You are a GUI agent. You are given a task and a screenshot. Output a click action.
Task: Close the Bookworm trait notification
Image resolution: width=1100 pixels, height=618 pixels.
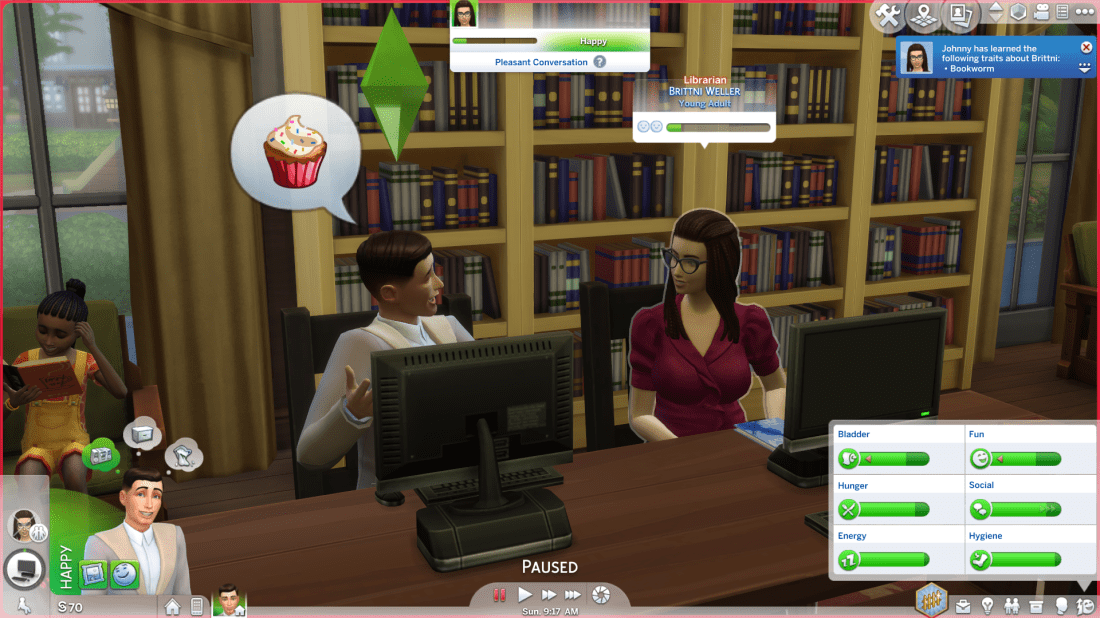(x=1086, y=47)
